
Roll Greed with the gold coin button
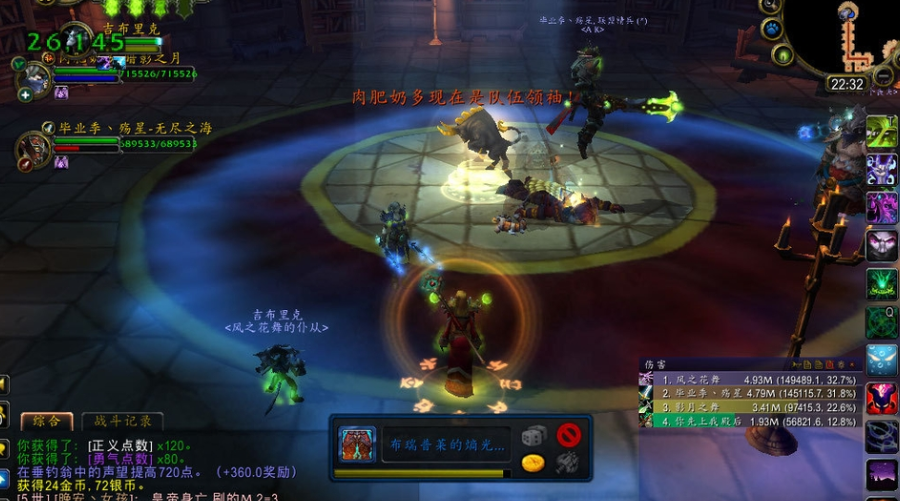[x=534, y=462]
